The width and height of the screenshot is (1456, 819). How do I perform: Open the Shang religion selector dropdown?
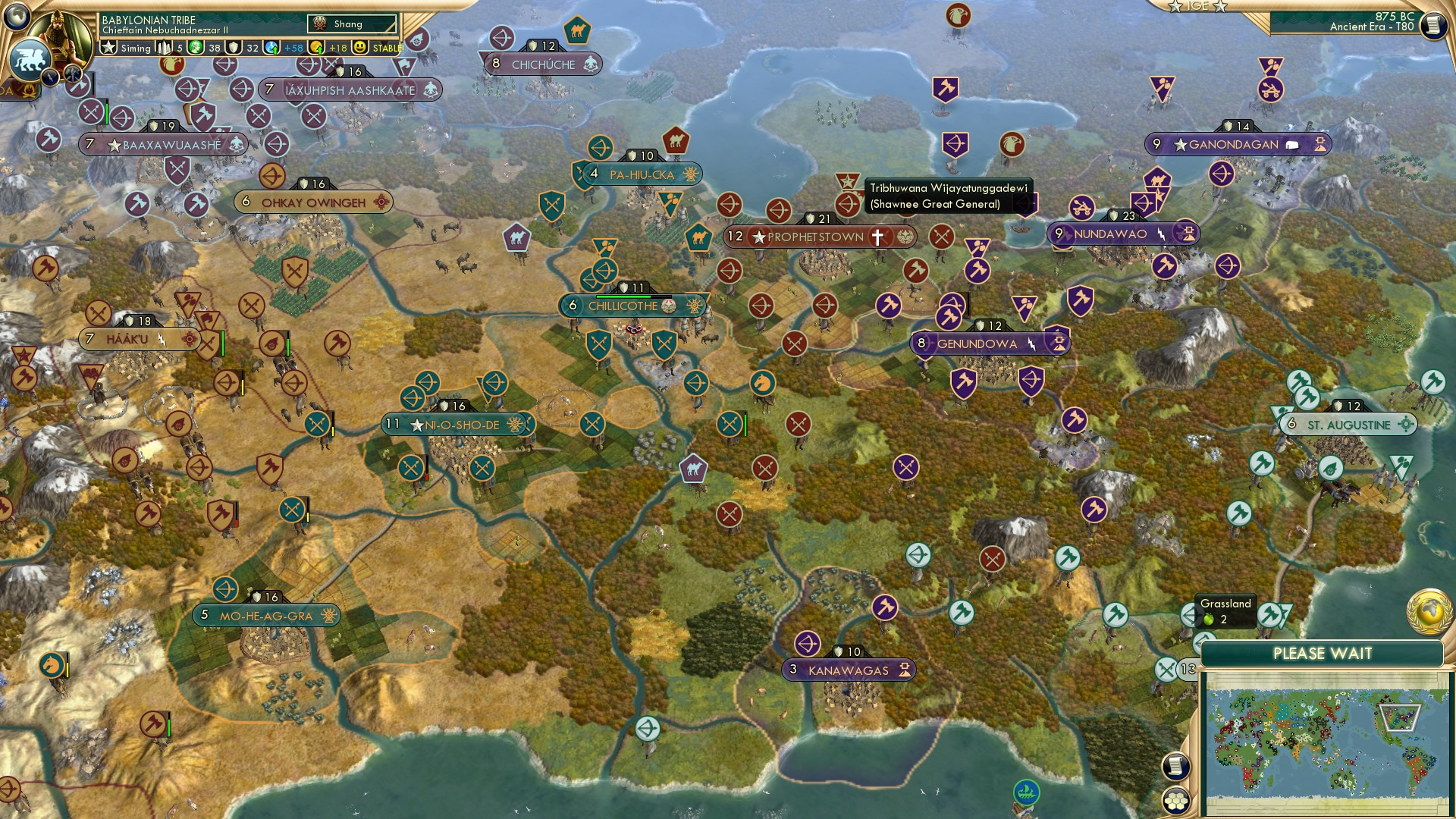pyautogui.click(x=351, y=24)
